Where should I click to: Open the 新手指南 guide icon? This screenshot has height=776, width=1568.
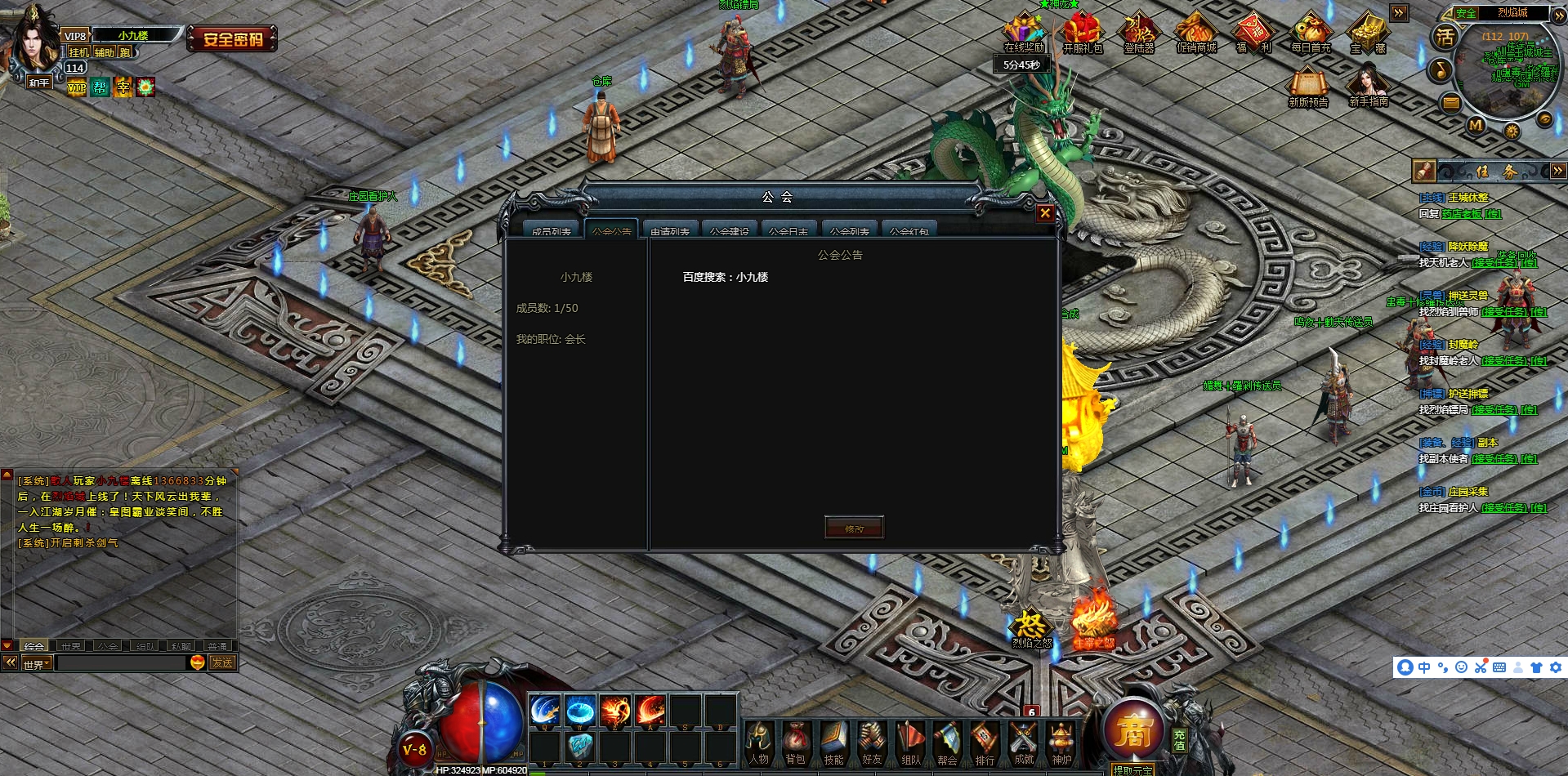click(x=1369, y=84)
